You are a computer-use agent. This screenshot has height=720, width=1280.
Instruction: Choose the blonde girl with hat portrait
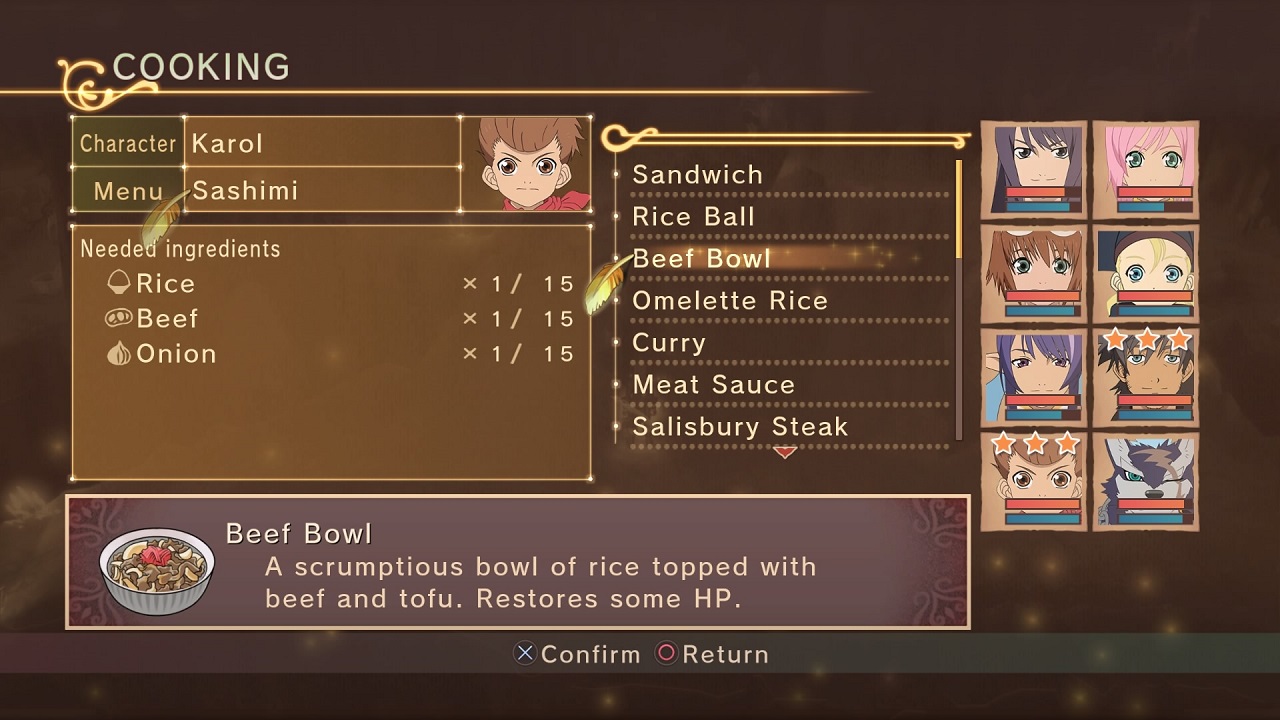tap(1145, 274)
